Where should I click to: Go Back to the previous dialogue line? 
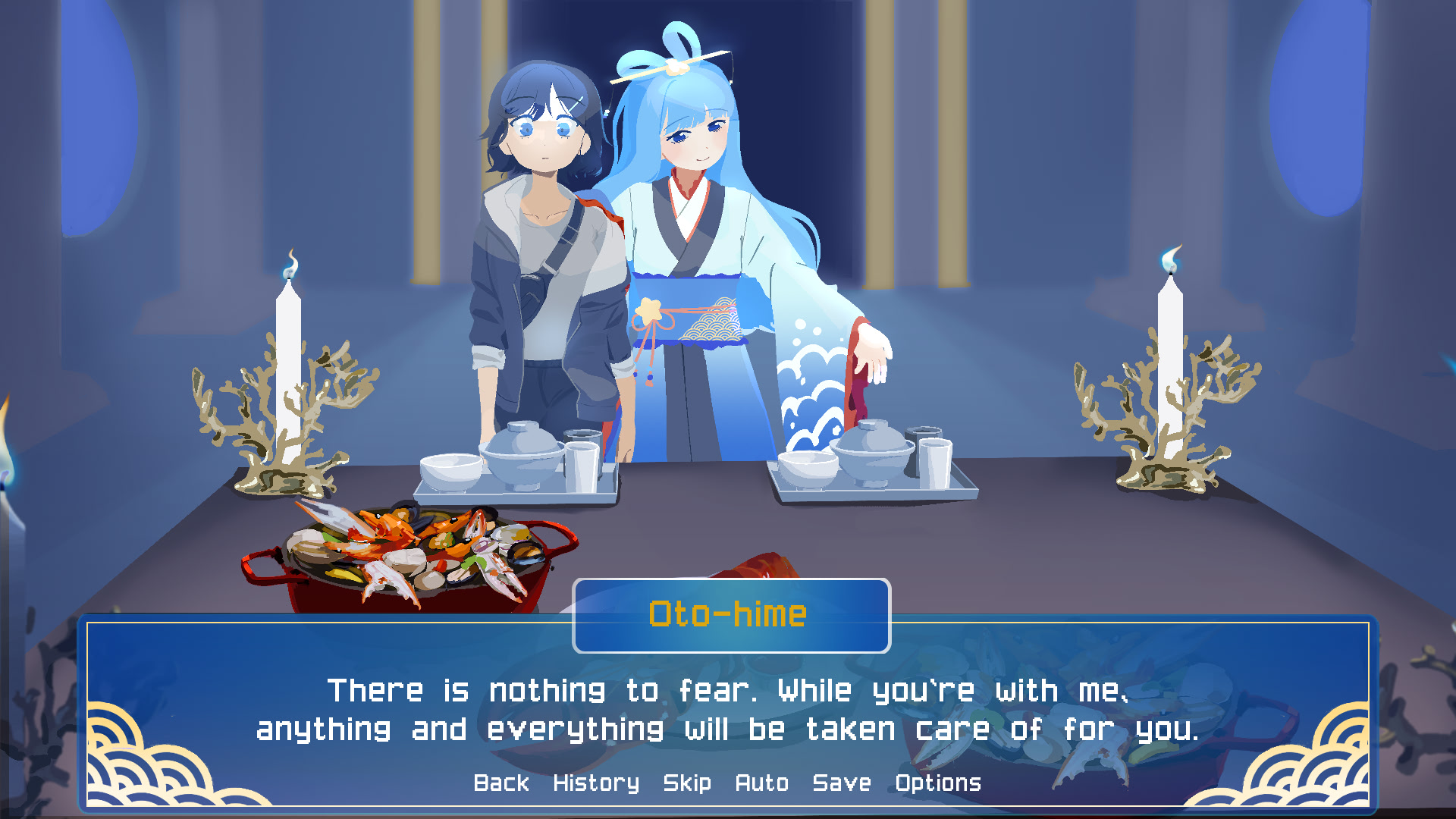coord(500,783)
